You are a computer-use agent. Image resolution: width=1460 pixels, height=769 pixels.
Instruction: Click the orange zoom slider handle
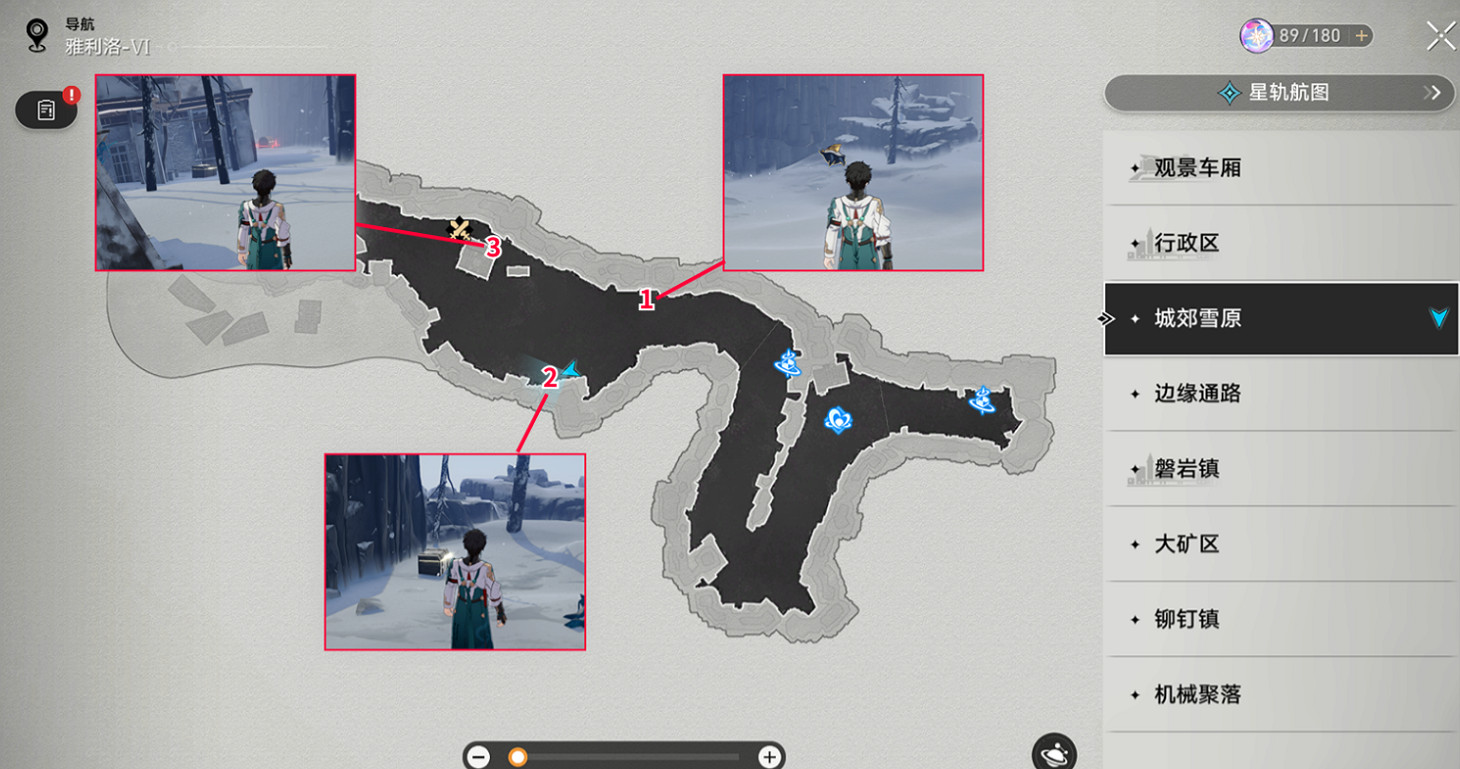[516, 757]
